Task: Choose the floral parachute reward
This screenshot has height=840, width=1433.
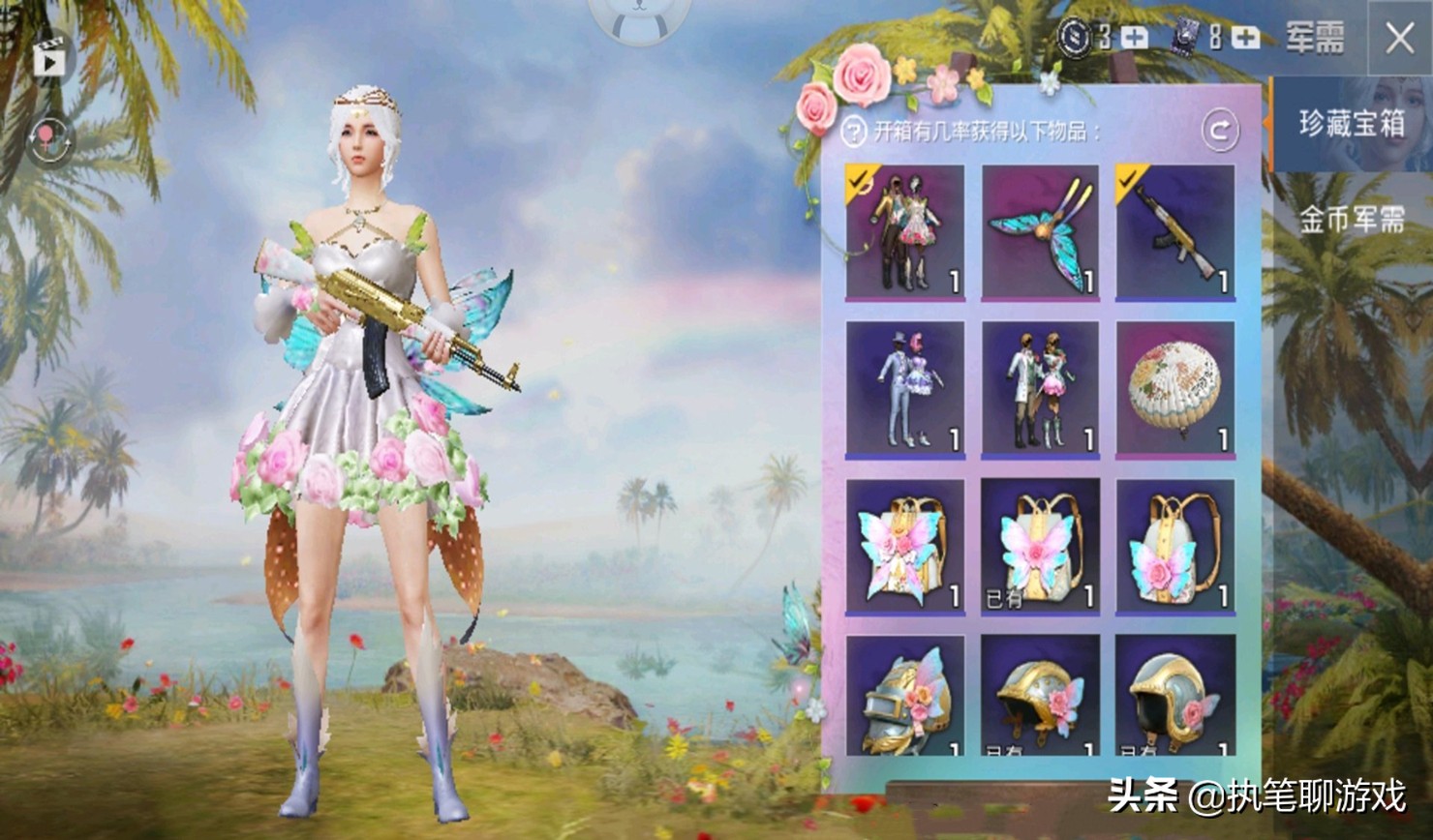Action: [1174, 389]
